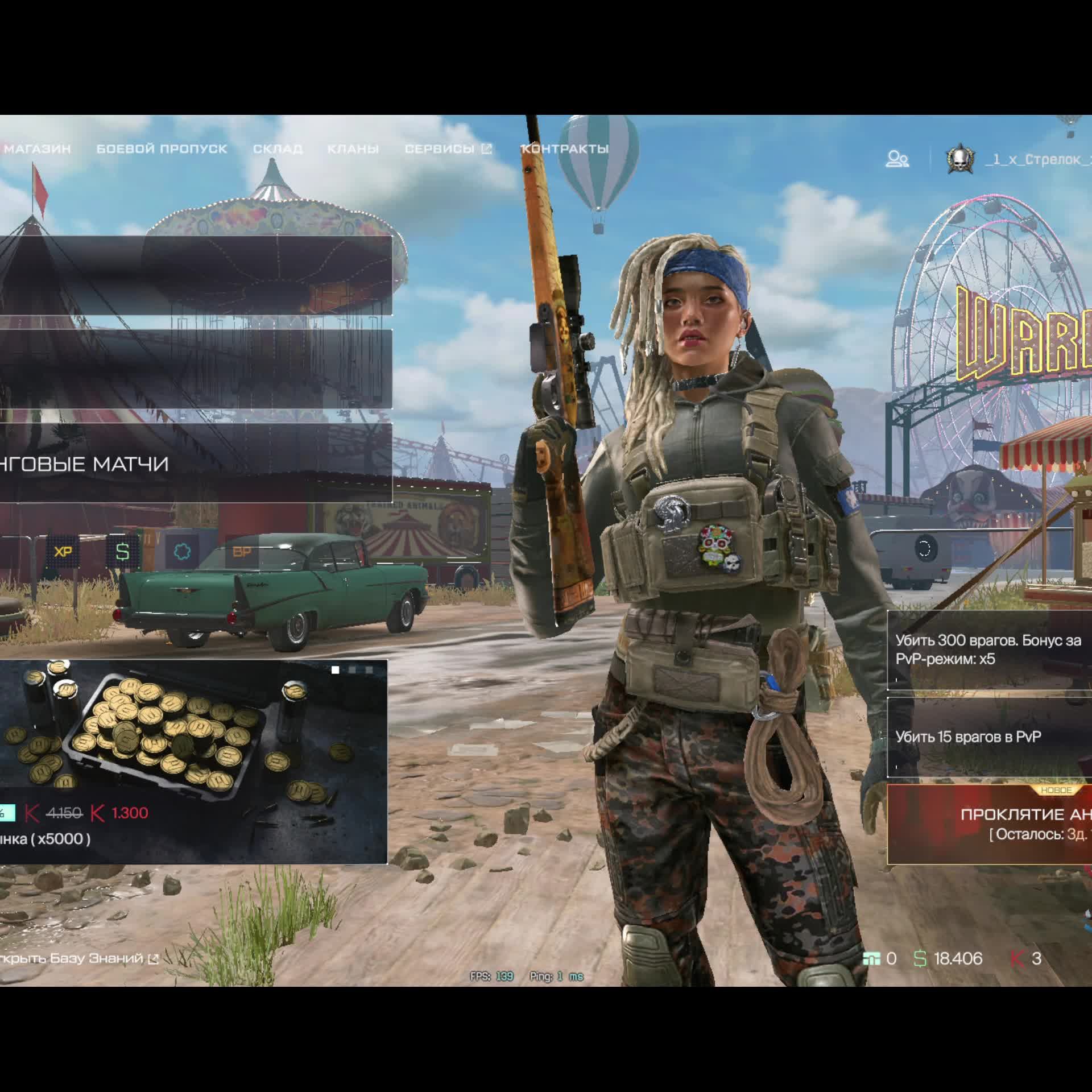Go to the Кланы tab
This screenshot has height=1092, width=1092.
pyautogui.click(x=353, y=149)
